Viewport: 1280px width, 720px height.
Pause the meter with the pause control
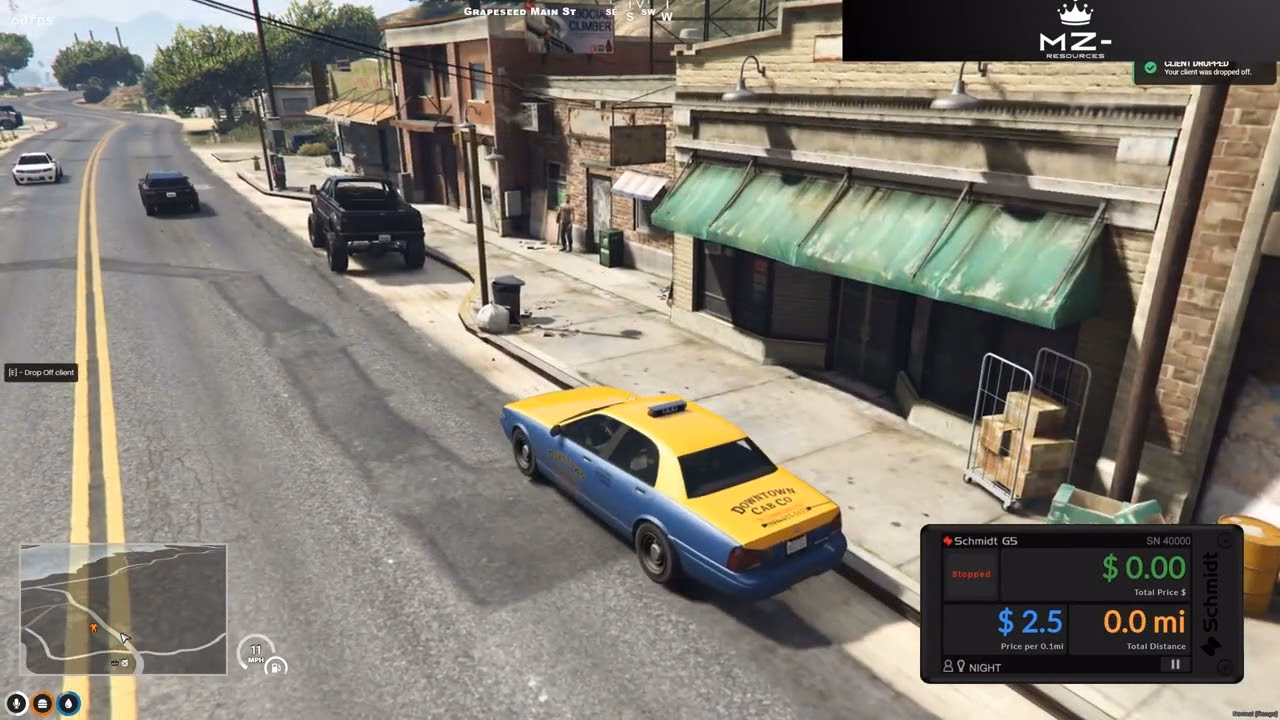(x=1175, y=664)
